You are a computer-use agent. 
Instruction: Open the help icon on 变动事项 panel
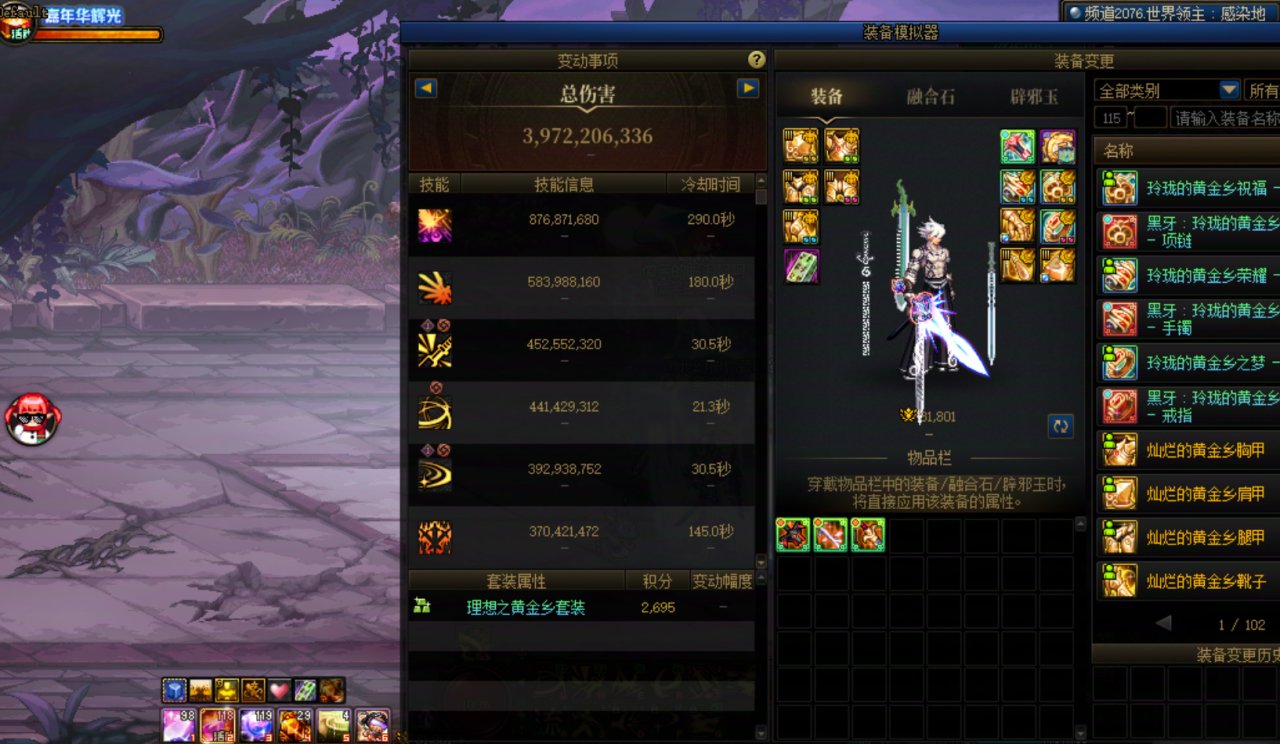[x=755, y=59]
